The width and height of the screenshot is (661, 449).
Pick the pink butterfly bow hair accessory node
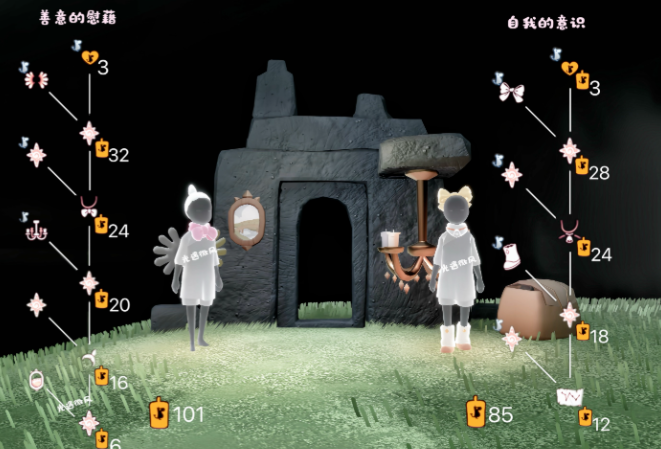click(36, 80)
